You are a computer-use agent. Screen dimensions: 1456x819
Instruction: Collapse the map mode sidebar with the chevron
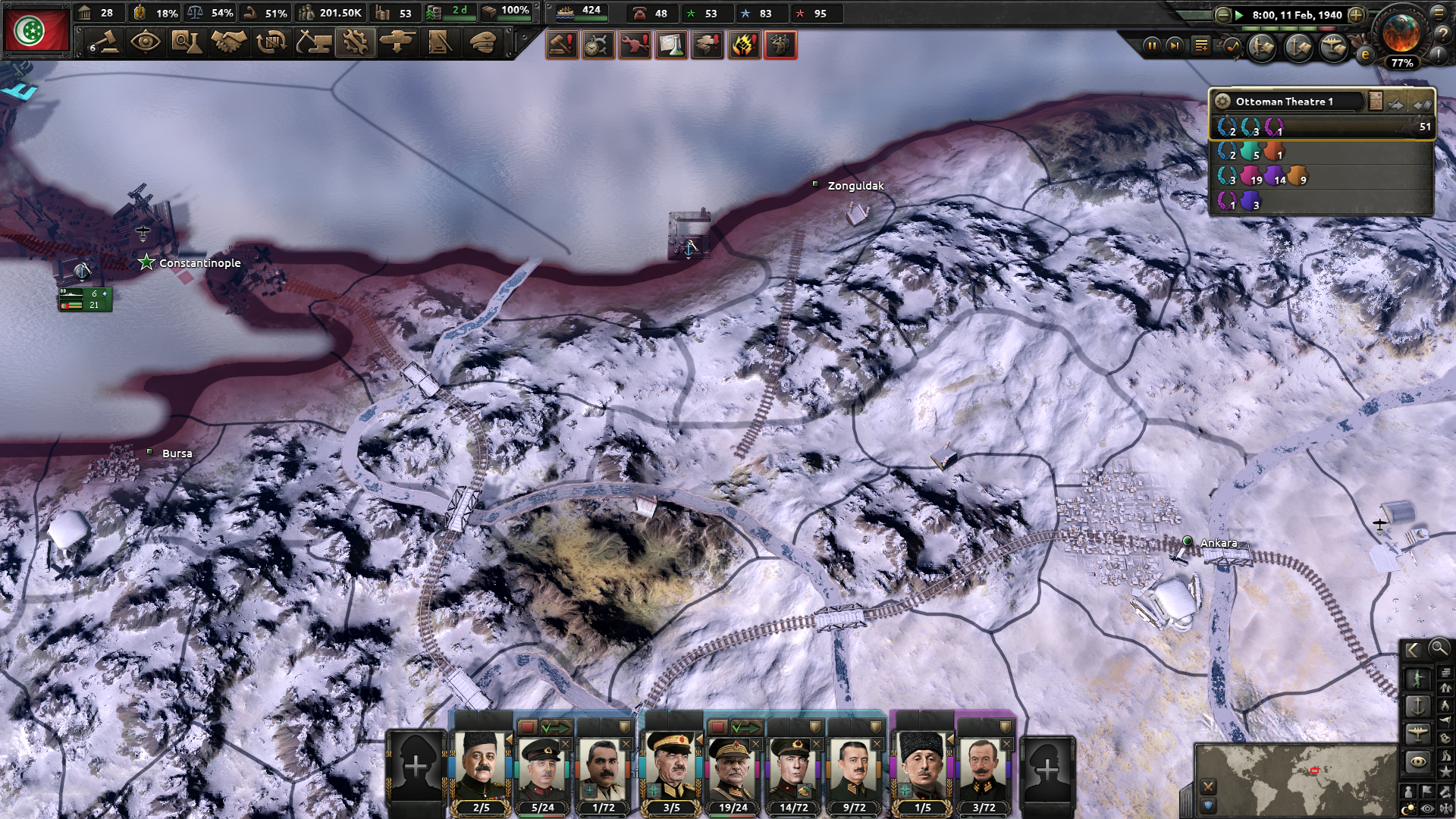coord(1412,650)
